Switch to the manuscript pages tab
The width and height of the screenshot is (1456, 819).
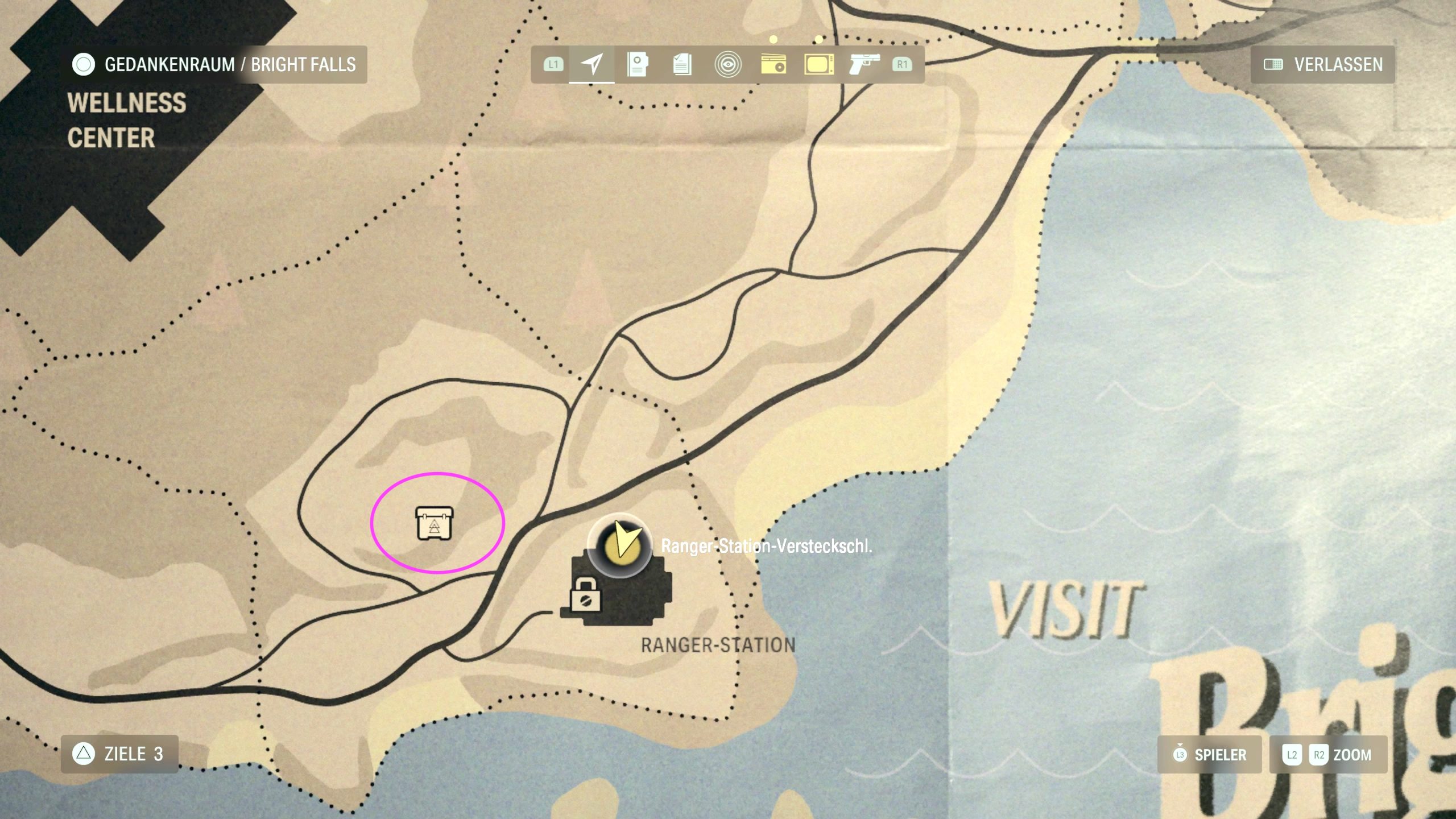(682, 64)
